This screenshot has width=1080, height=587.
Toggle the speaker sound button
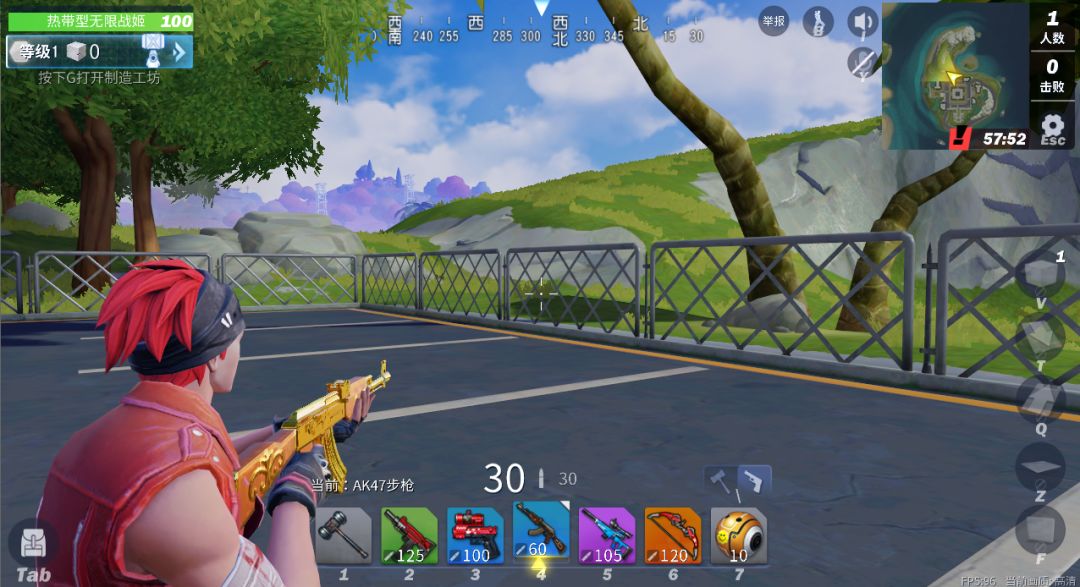pyautogui.click(x=862, y=21)
